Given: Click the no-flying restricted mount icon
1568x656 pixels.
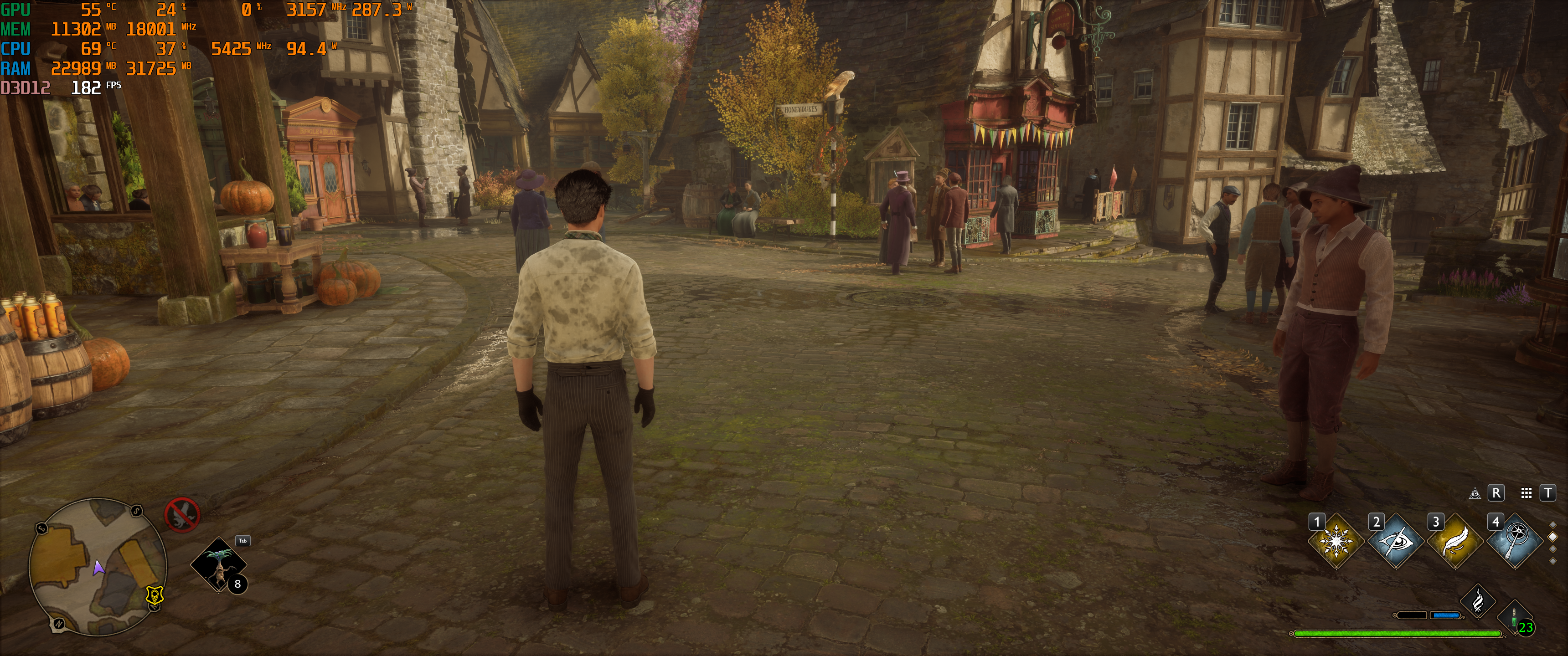Looking at the screenshot, I should click(182, 515).
